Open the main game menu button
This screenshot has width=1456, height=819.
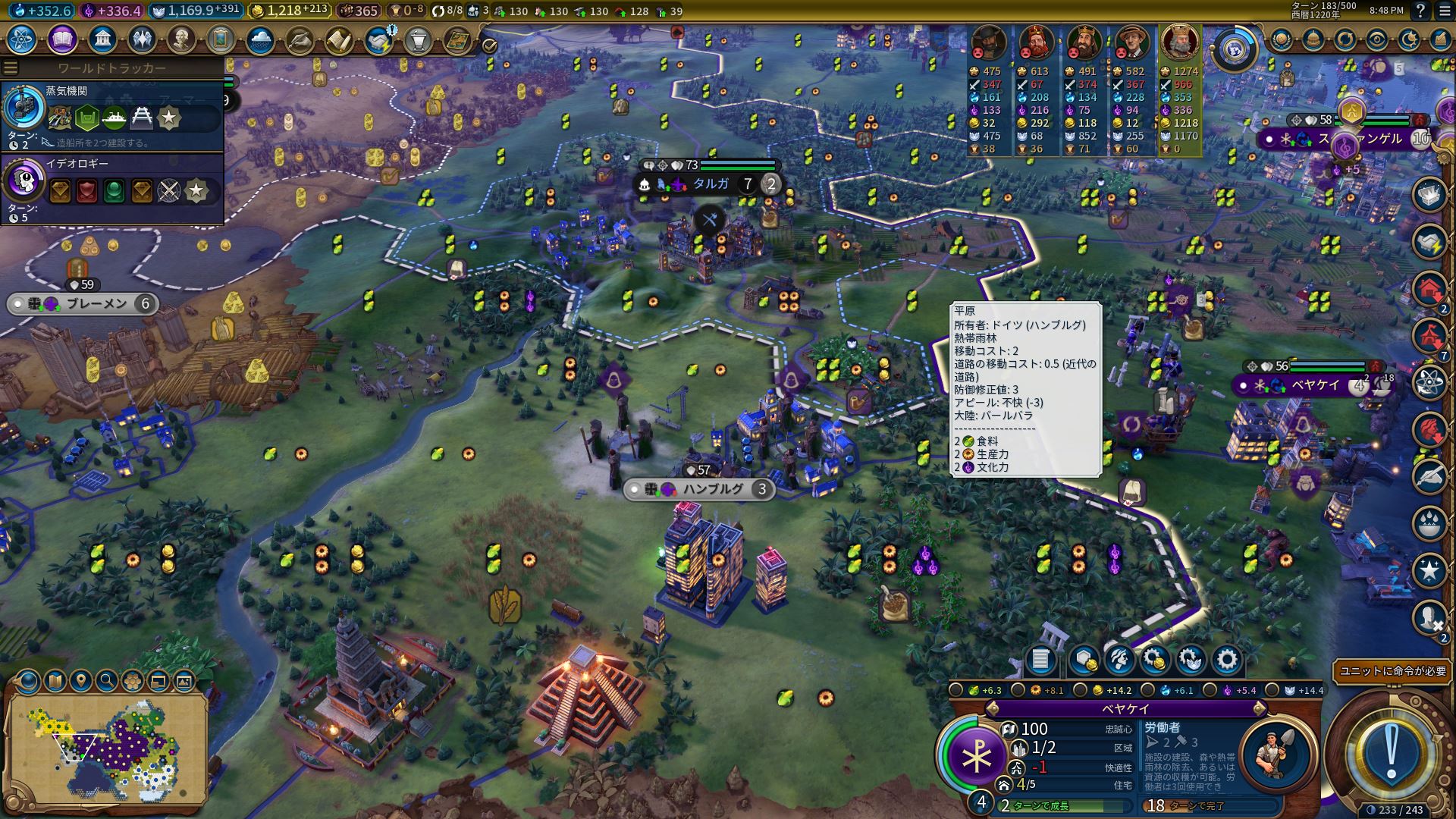(1442, 11)
